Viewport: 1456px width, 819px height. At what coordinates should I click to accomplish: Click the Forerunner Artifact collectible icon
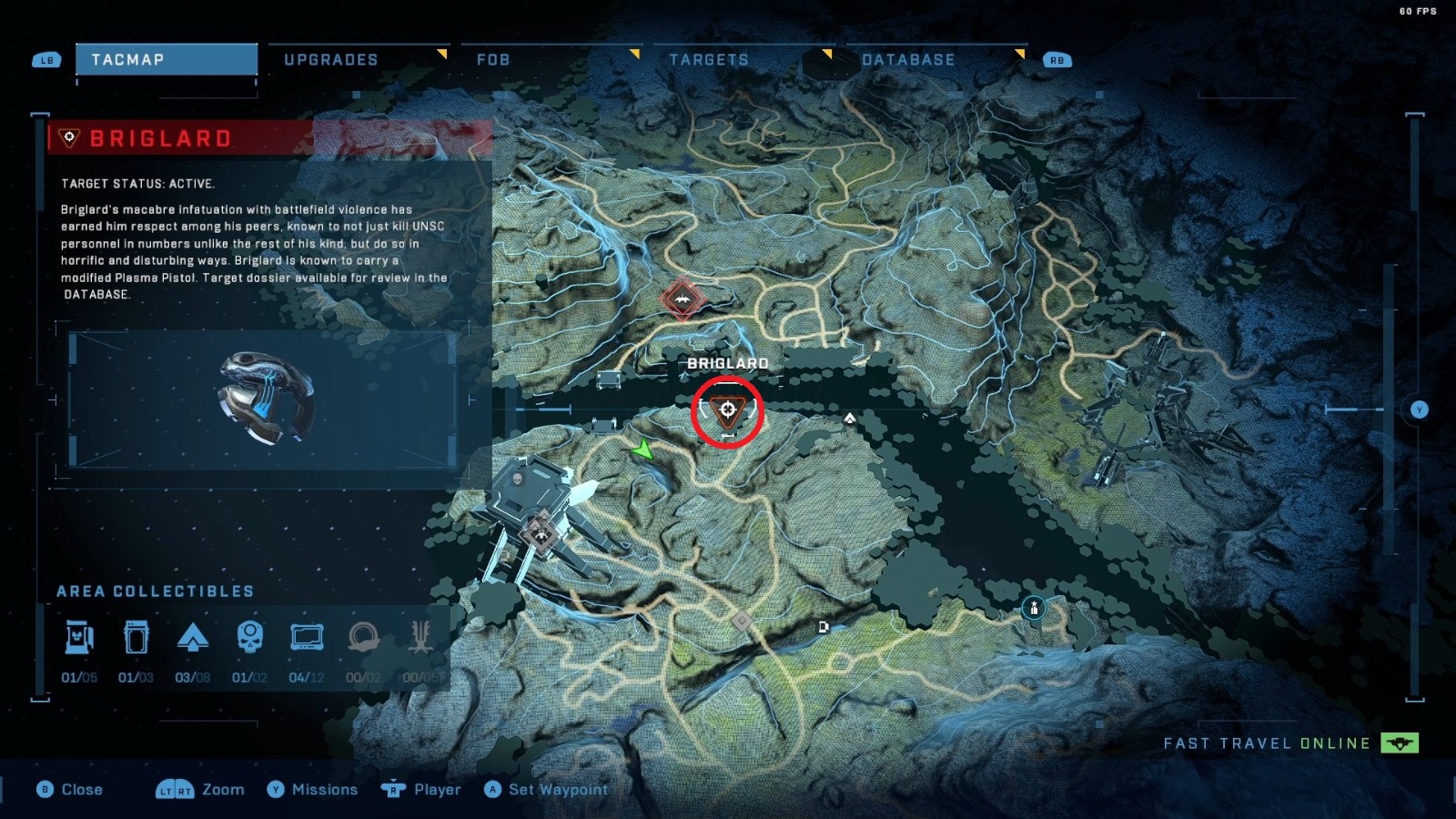coord(366,637)
